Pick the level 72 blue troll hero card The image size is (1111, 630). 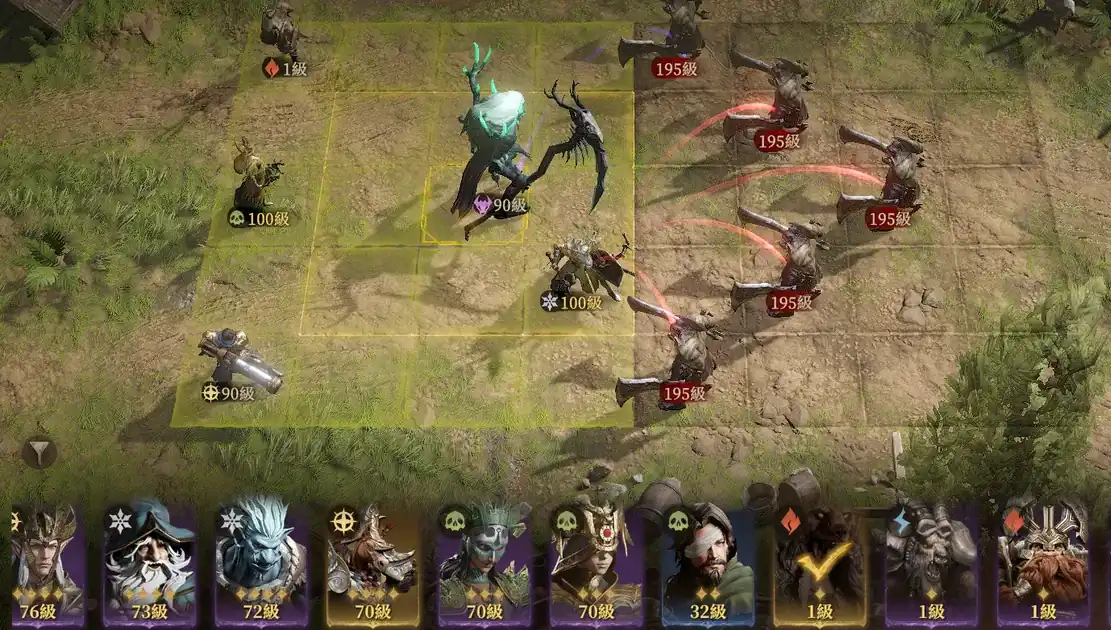click(263, 563)
